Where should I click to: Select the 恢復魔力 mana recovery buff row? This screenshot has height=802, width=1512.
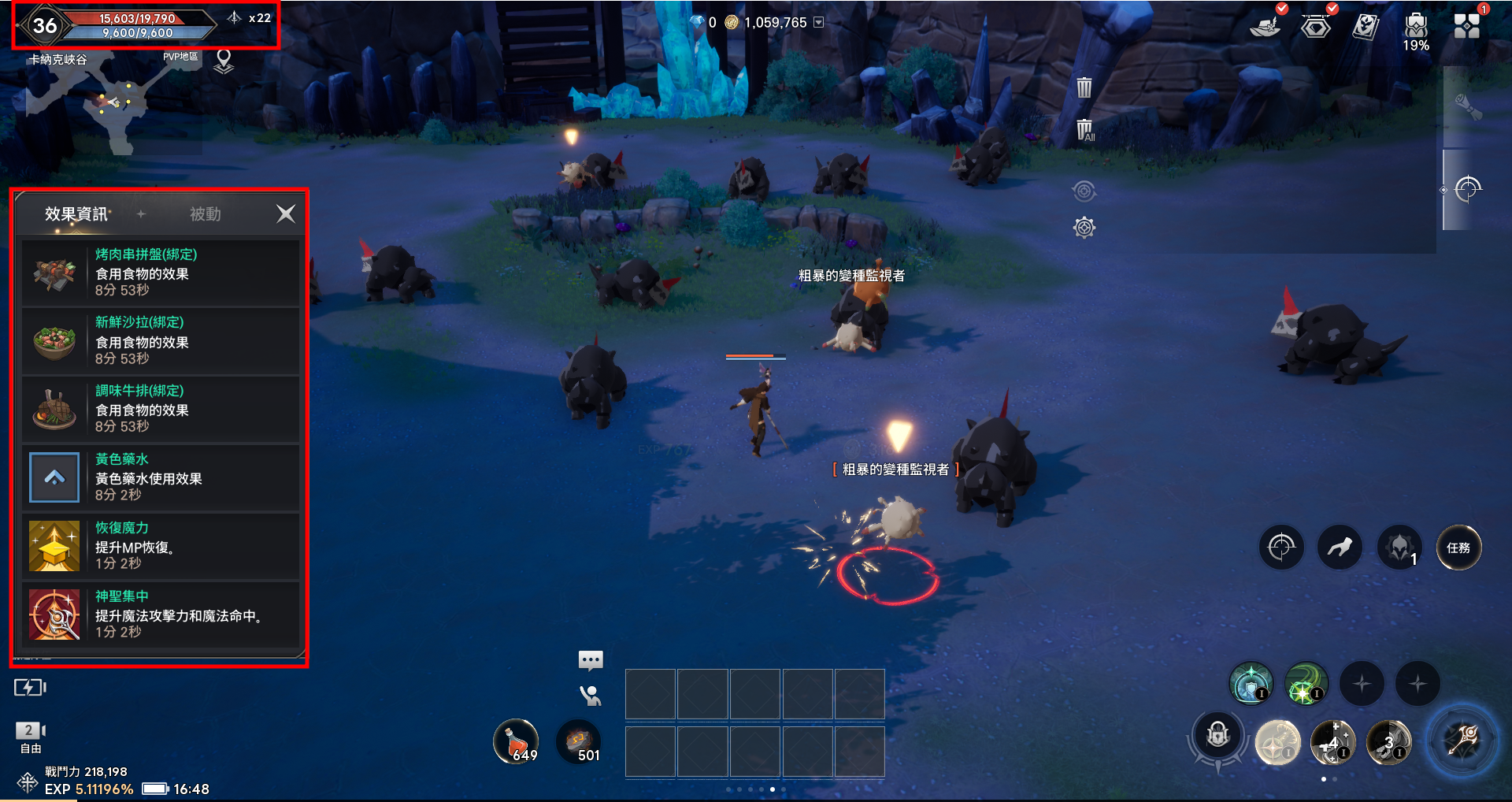click(x=161, y=546)
